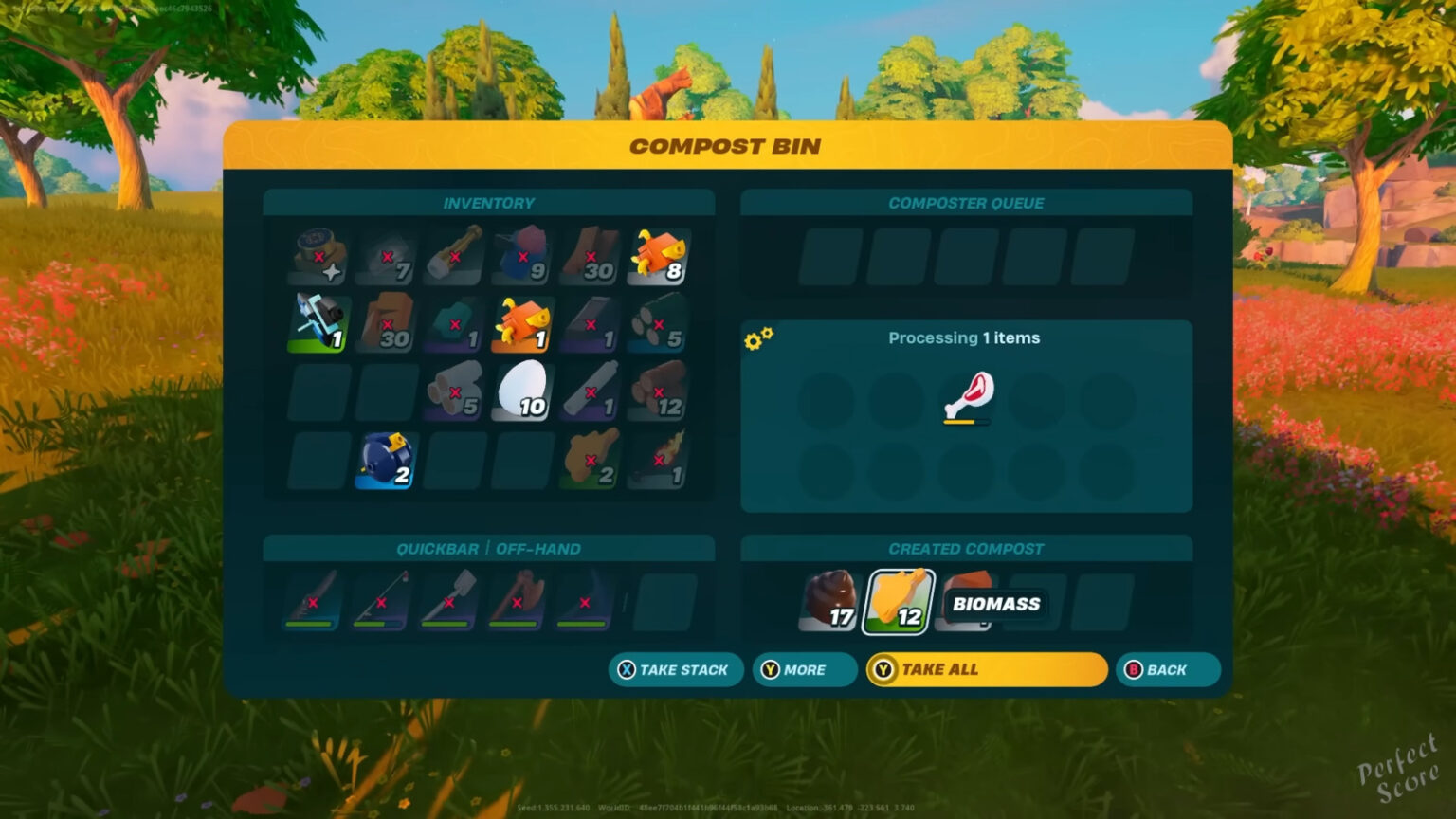Take all created compost
1456x819 pixels.
click(986, 669)
